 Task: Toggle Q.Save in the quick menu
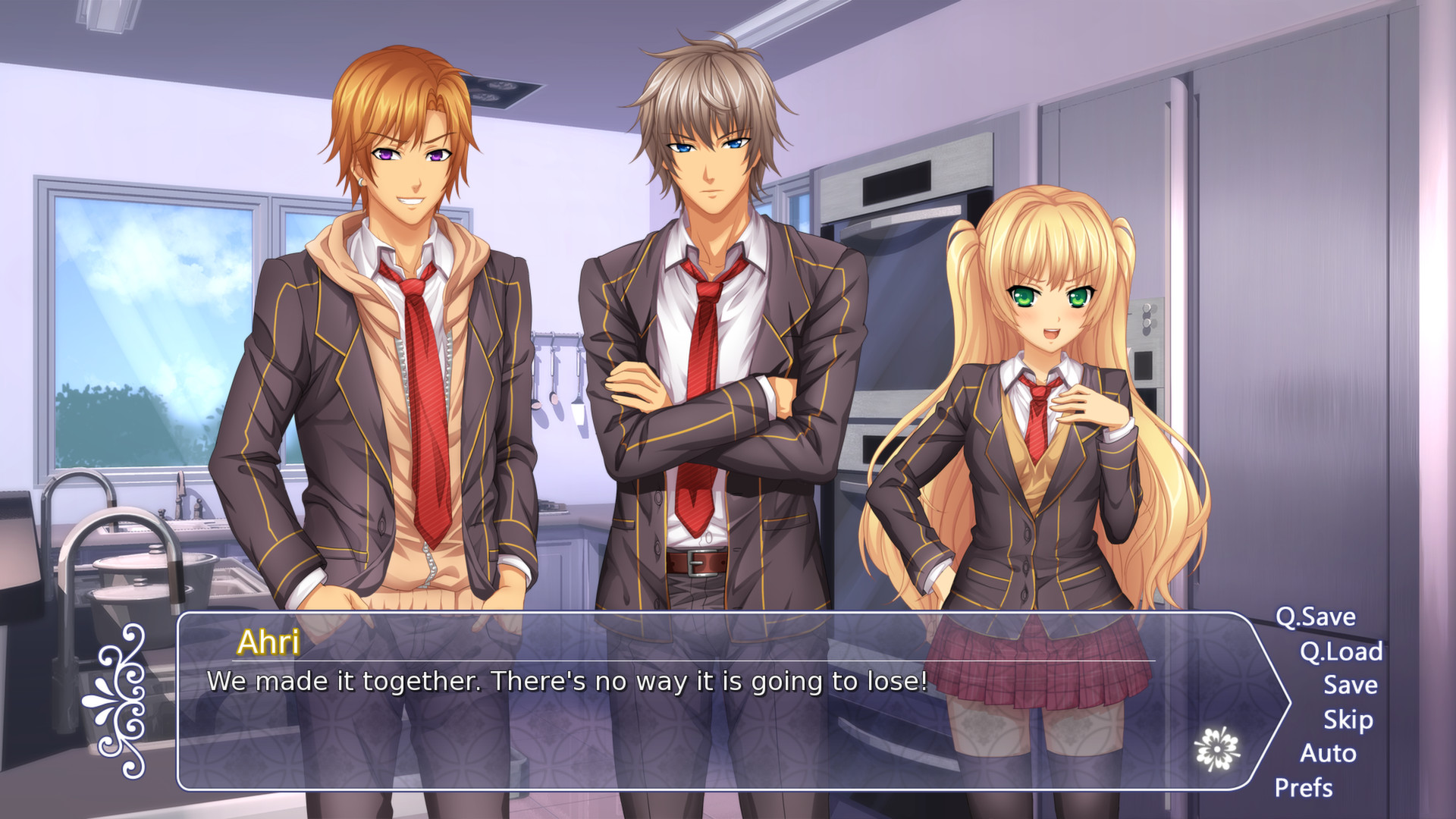[1316, 617]
